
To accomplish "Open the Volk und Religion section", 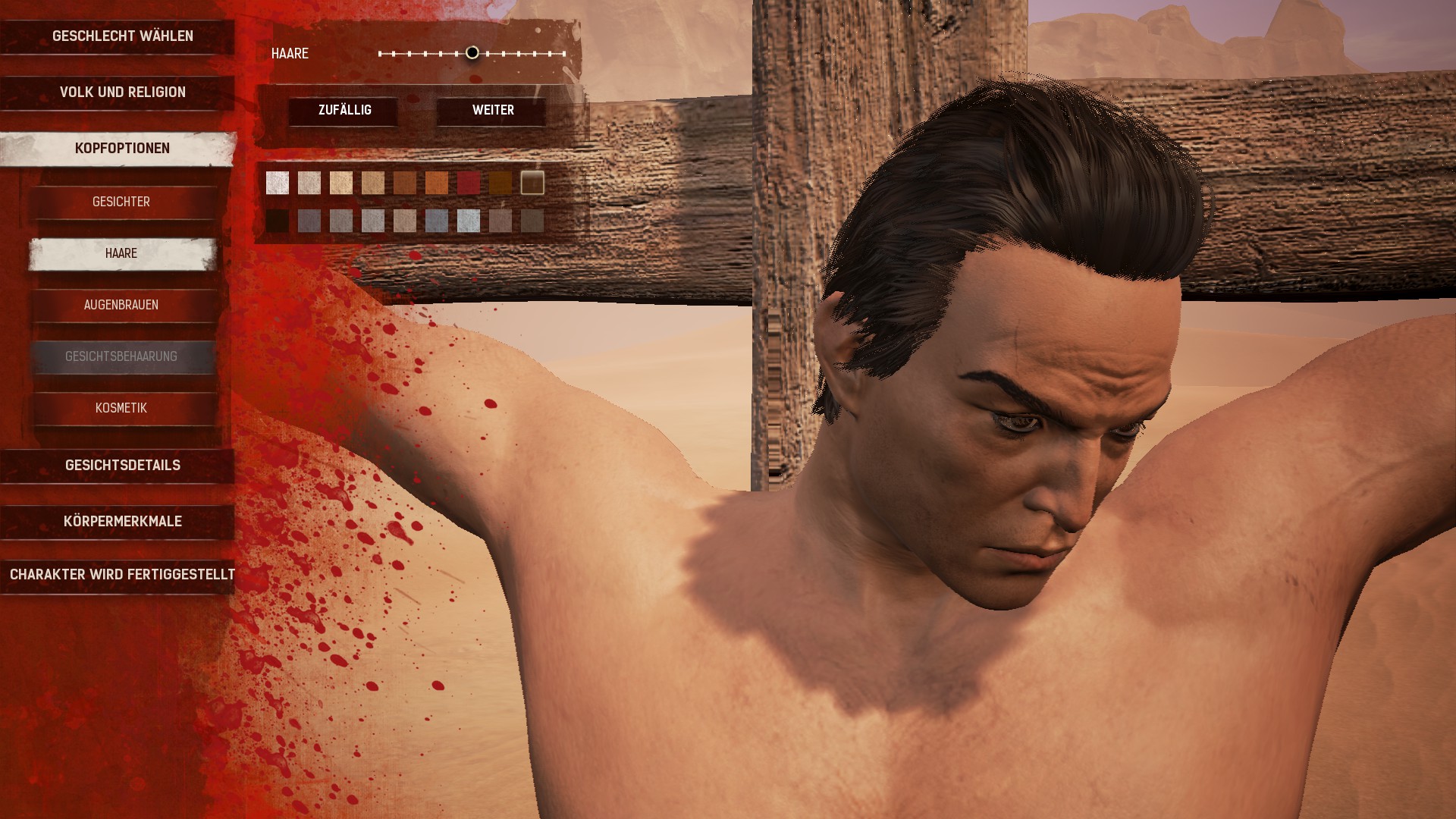I will tap(122, 93).
